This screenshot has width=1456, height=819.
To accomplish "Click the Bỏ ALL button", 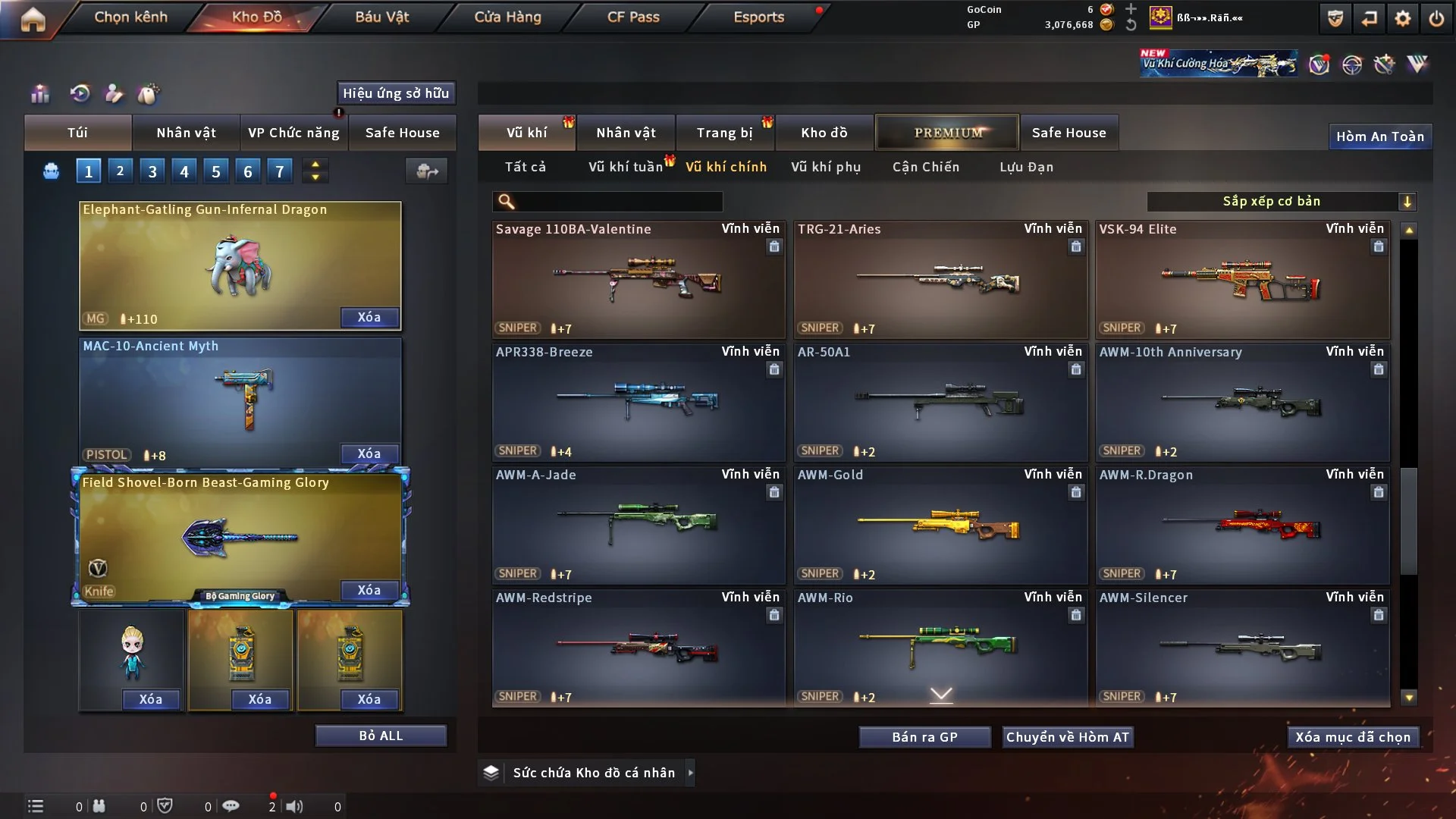I will 381,736.
